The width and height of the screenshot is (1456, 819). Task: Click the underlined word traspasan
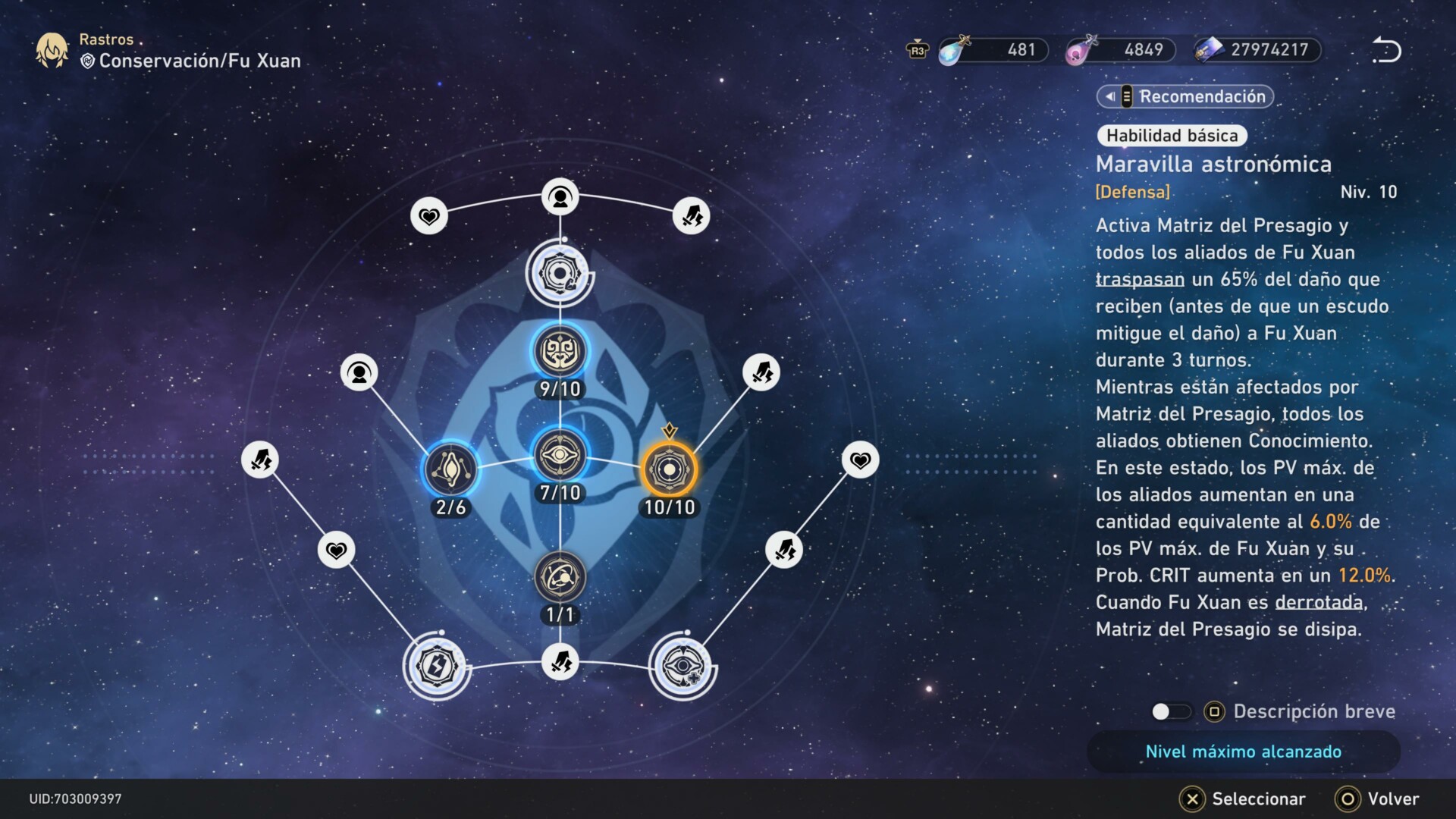(1139, 279)
